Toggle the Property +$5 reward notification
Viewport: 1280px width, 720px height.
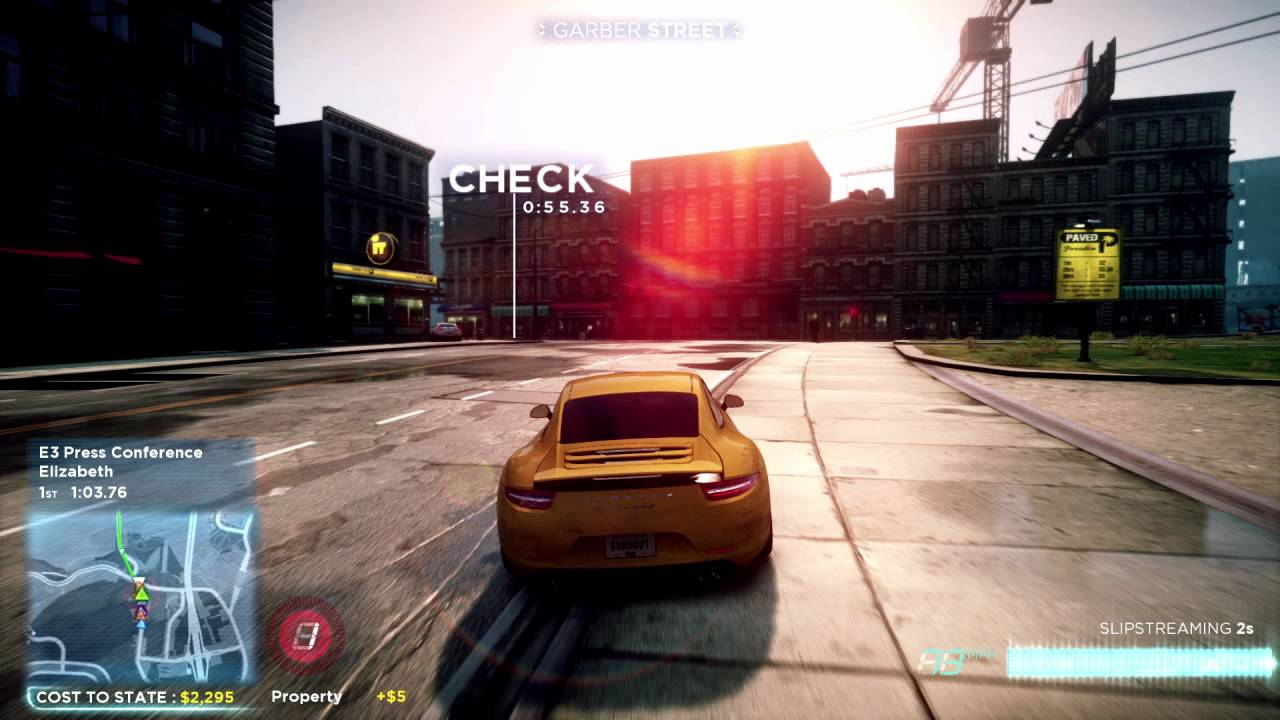pyautogui.click(x=330, y=696)
